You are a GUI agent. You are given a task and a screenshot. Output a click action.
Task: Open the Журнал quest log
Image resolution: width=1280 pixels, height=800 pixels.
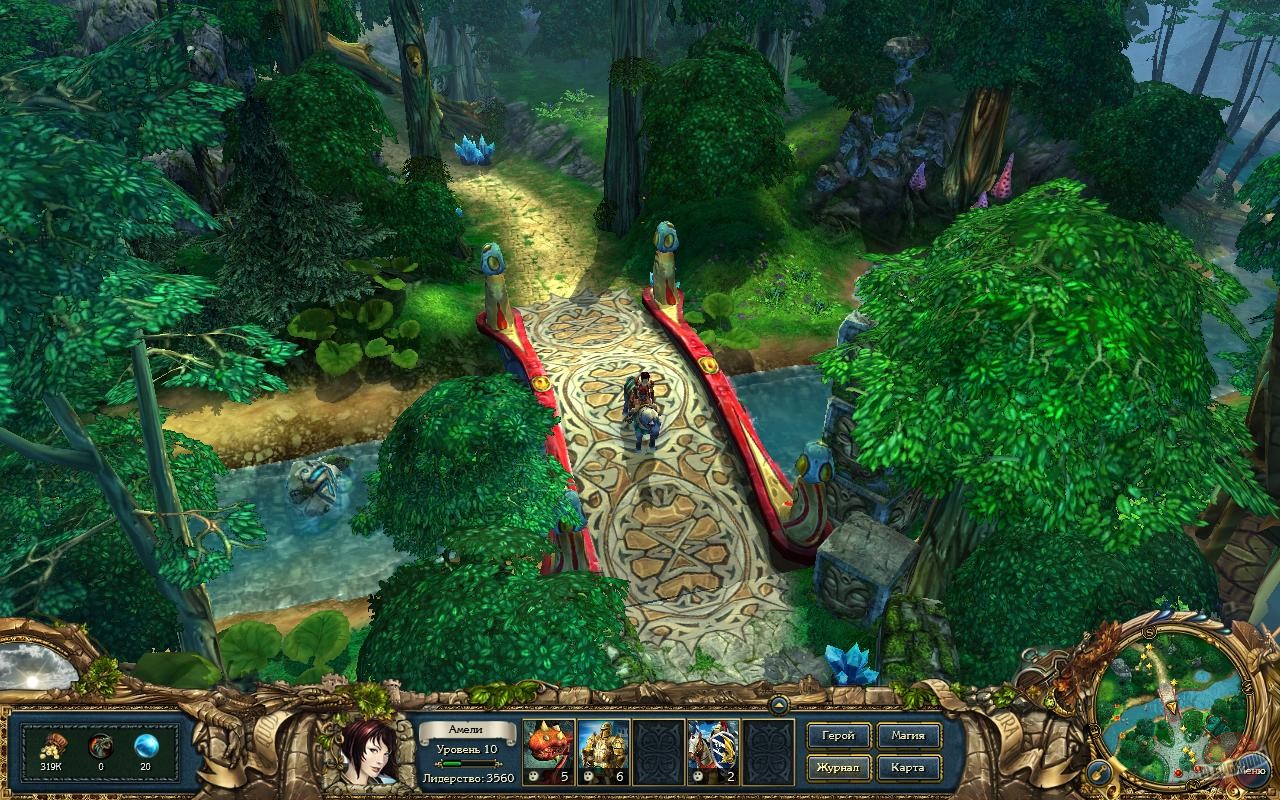pos(838,768)
